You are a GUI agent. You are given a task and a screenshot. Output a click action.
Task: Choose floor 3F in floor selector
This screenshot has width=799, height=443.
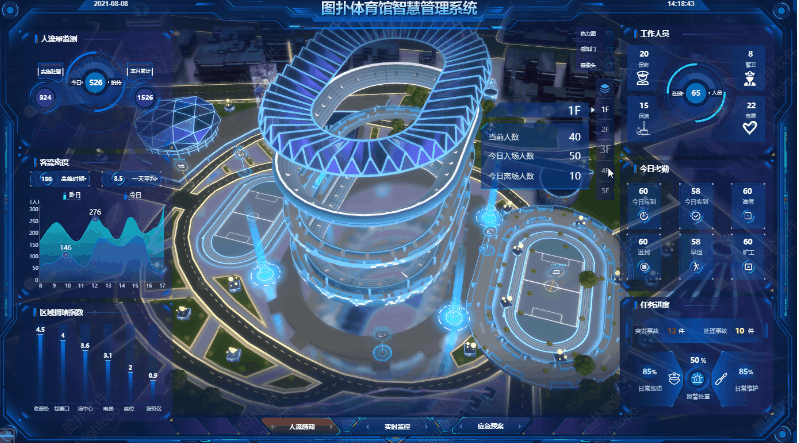pyautogui.click(x=605, y=149)
